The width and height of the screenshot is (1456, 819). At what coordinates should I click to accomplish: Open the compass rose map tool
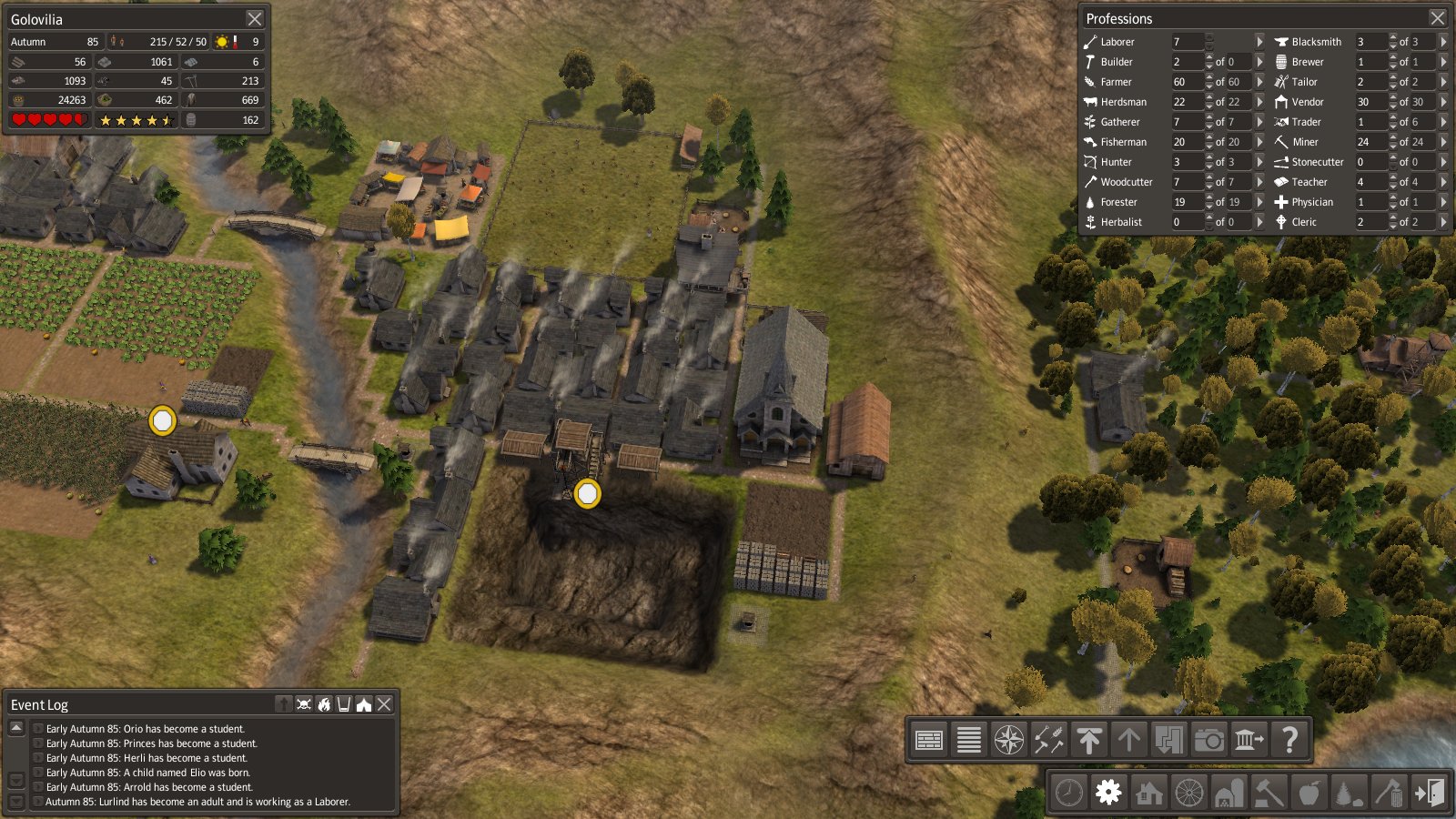coord(1008,740)
